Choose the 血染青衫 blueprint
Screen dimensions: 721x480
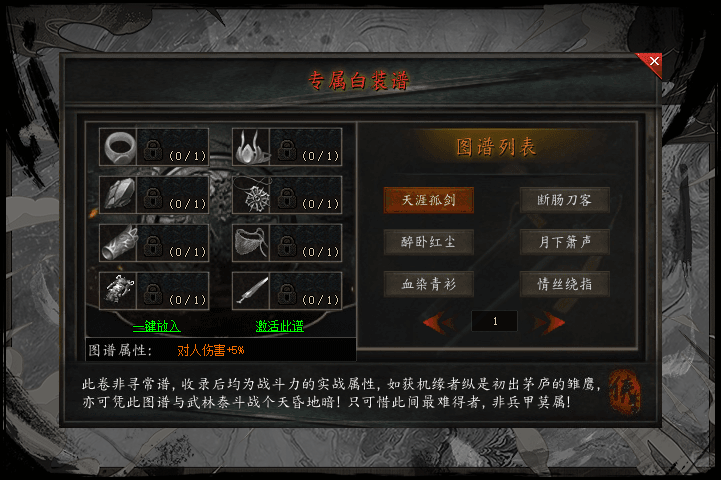[428, 284]
